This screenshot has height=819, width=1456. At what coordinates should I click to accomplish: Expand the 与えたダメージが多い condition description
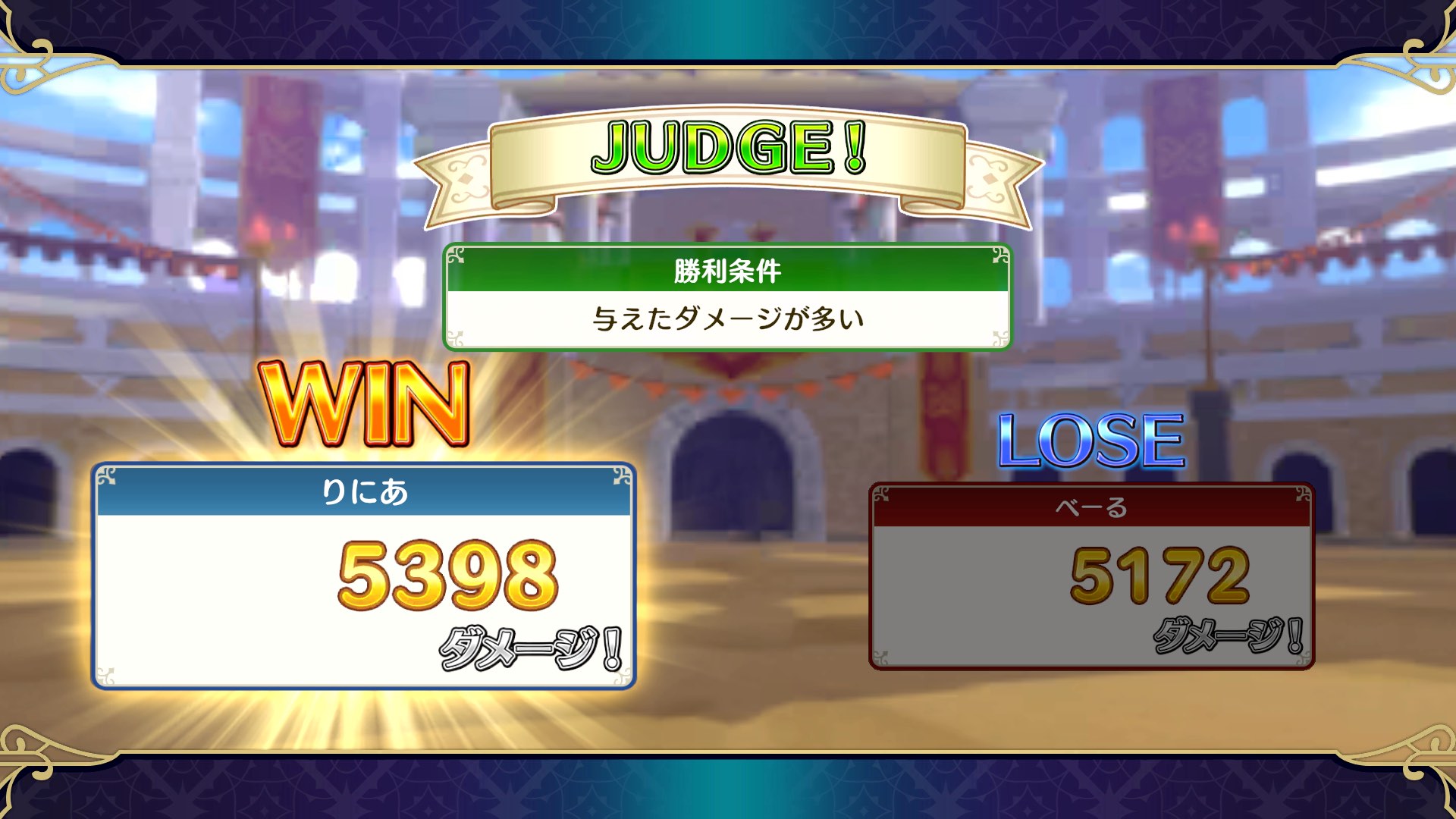[726, 318]
